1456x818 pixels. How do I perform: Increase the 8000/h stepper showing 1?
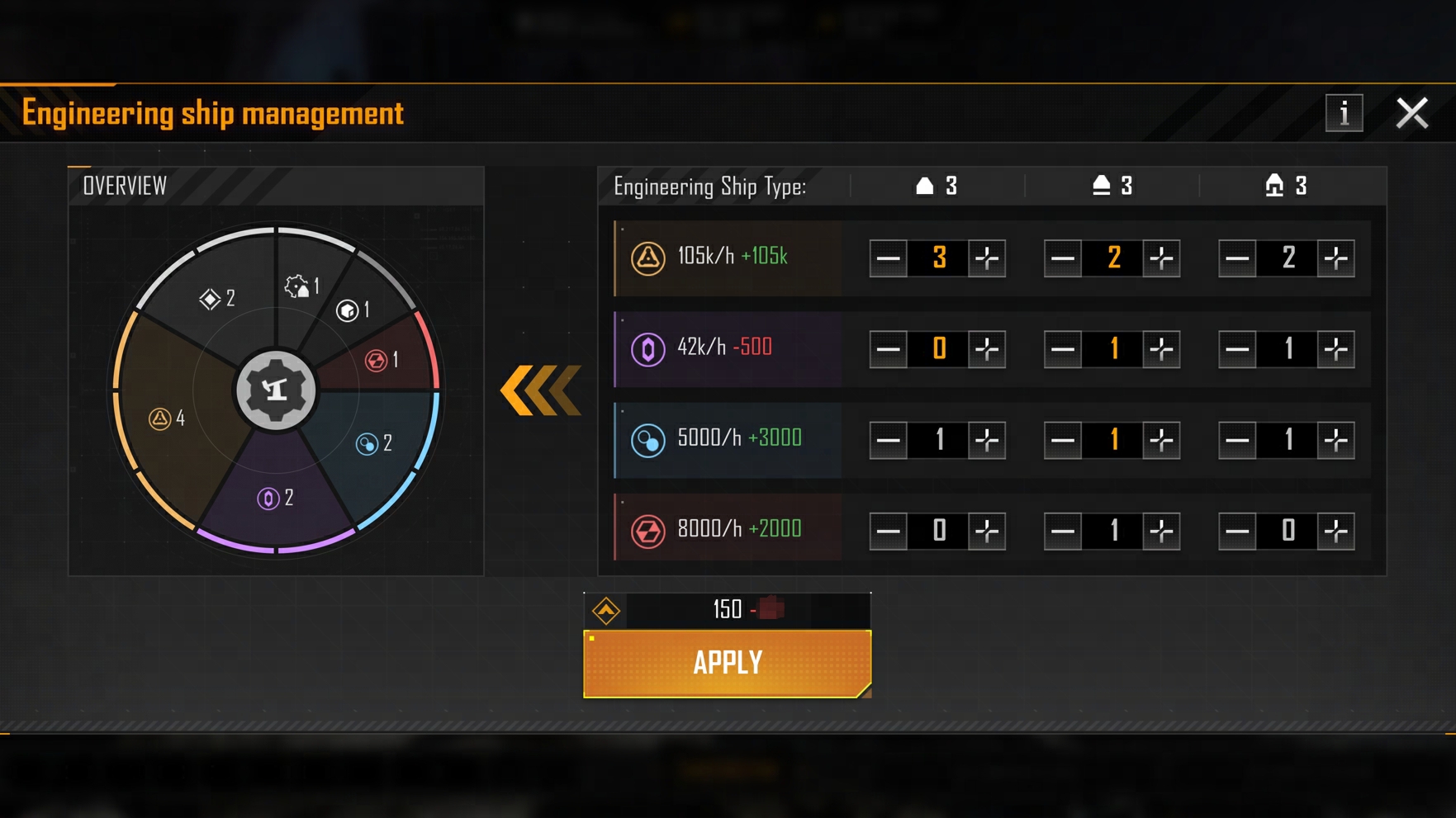click(1161, 531)
